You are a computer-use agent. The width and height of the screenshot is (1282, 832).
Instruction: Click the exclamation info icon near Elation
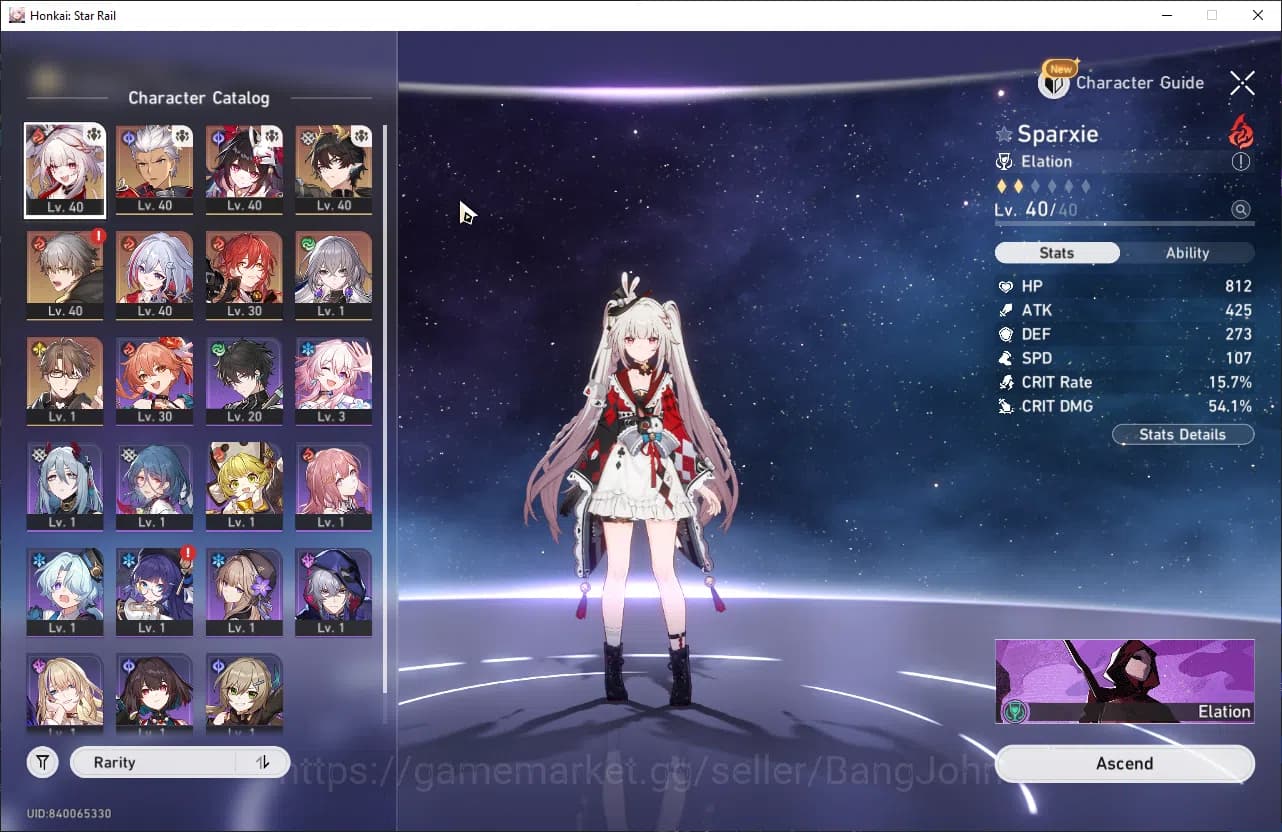(x=1241, y=161)
